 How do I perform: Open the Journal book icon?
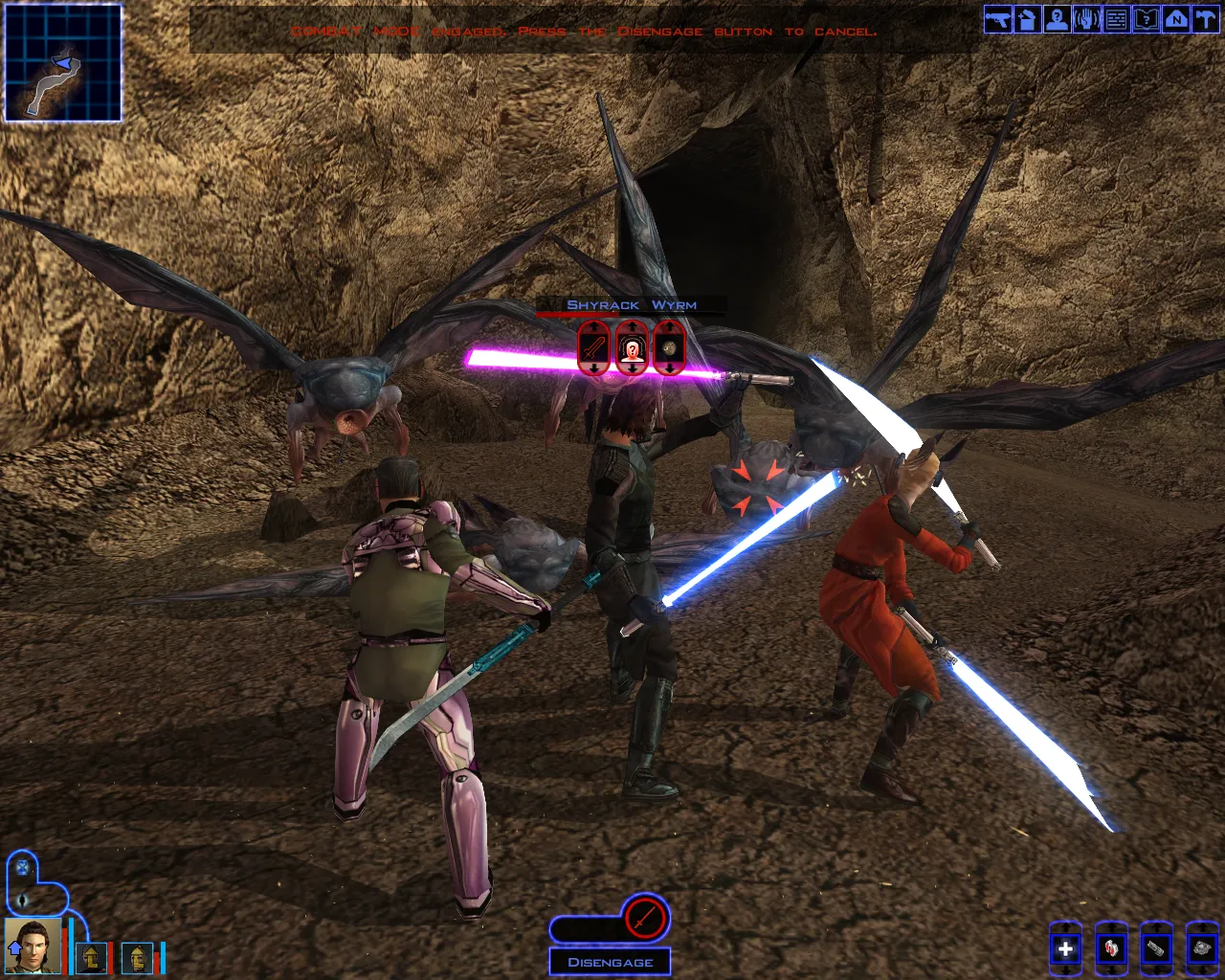1147,20
